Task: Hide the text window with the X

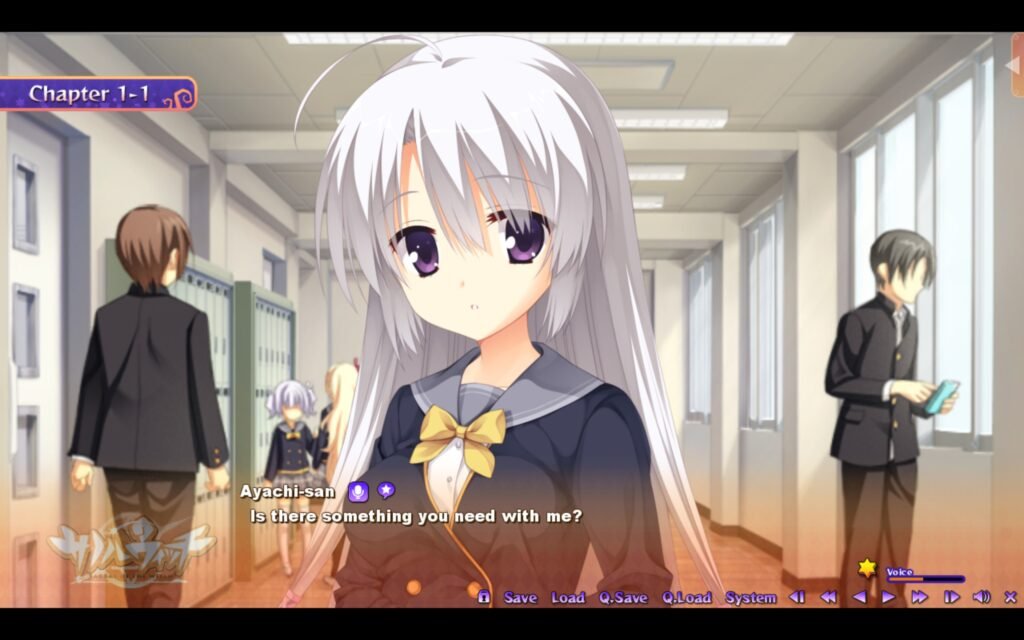Action: 1010,597
